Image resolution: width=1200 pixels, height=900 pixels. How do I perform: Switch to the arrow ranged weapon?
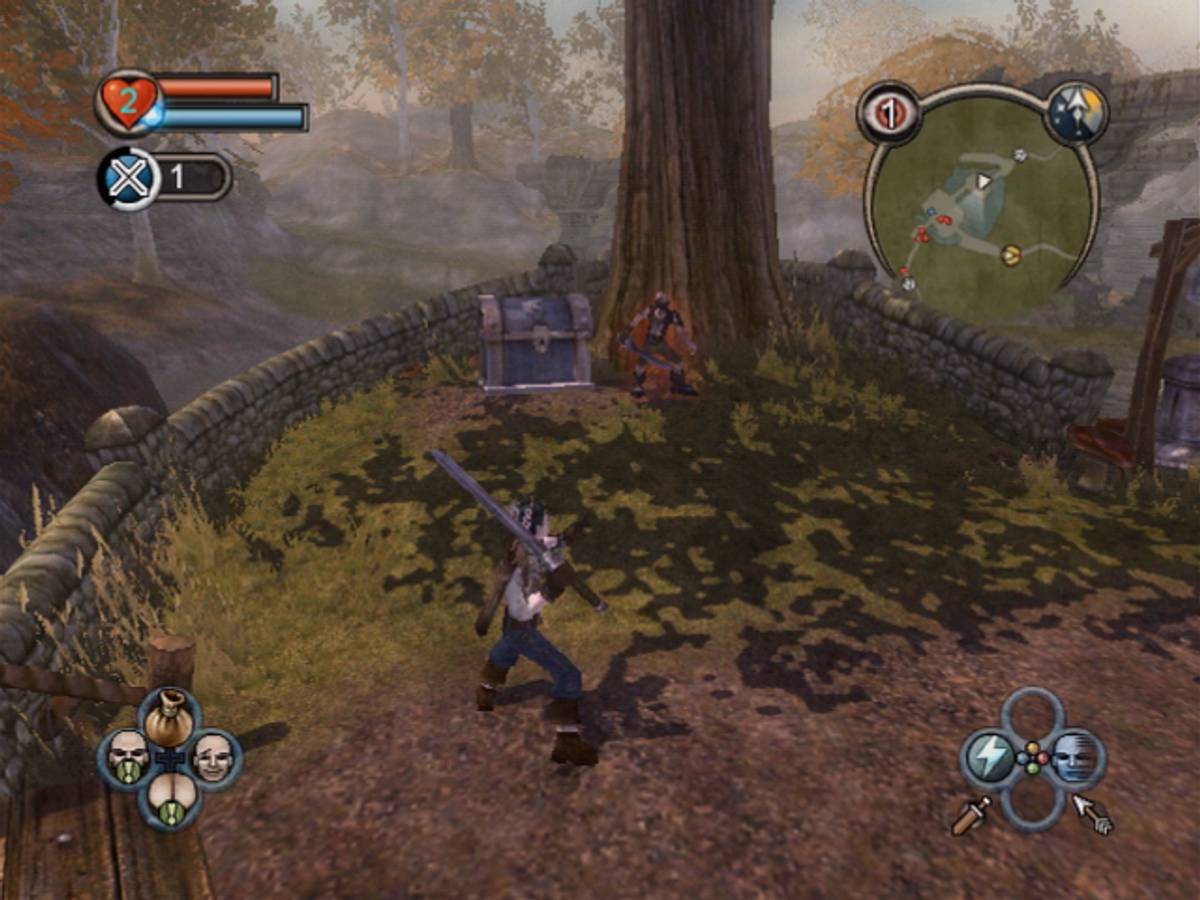pos(1092,815)
